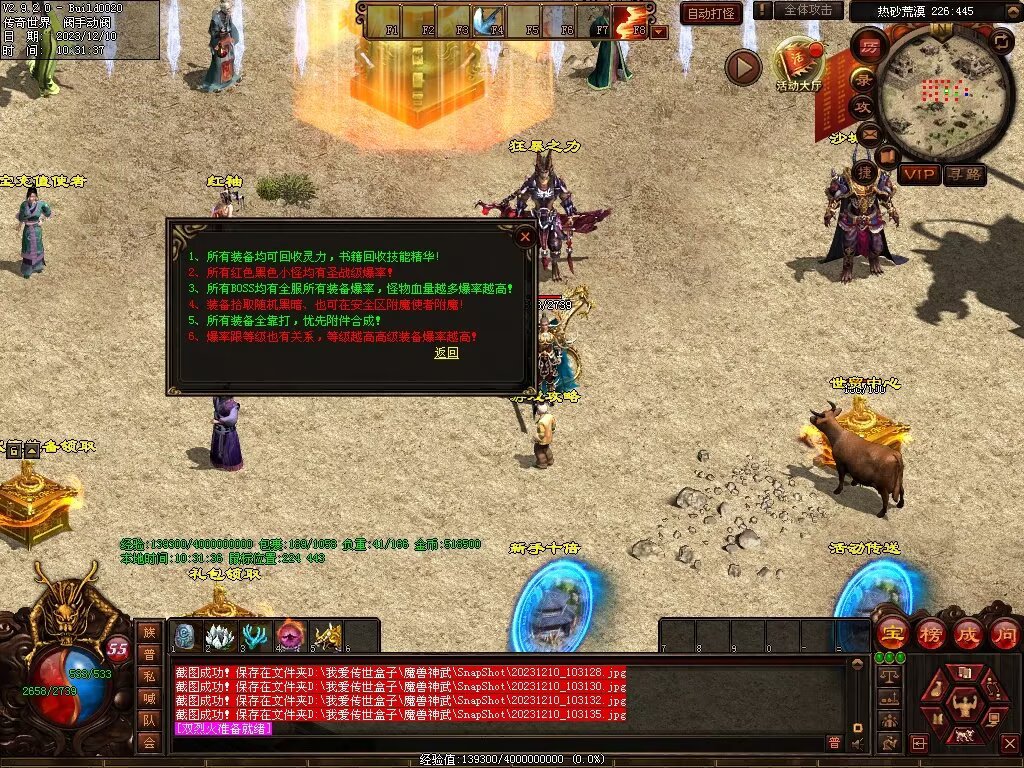Close the red and green rules dialog
This screenshot has width=1024, height=768.
click(x=524, y=237)
